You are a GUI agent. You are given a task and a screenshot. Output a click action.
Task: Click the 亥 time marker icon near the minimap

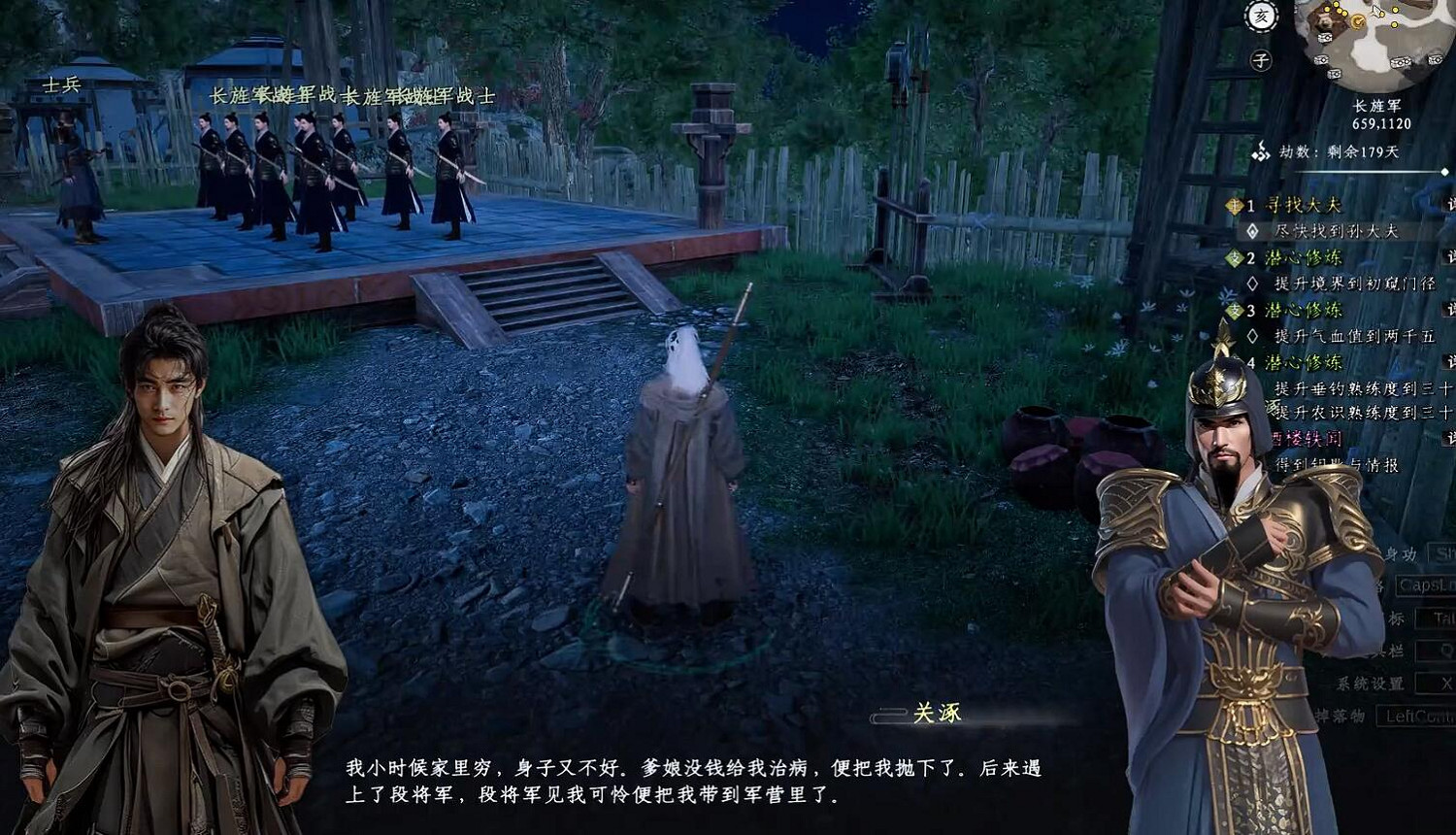pyautogui.click(x=1262, y=15)
